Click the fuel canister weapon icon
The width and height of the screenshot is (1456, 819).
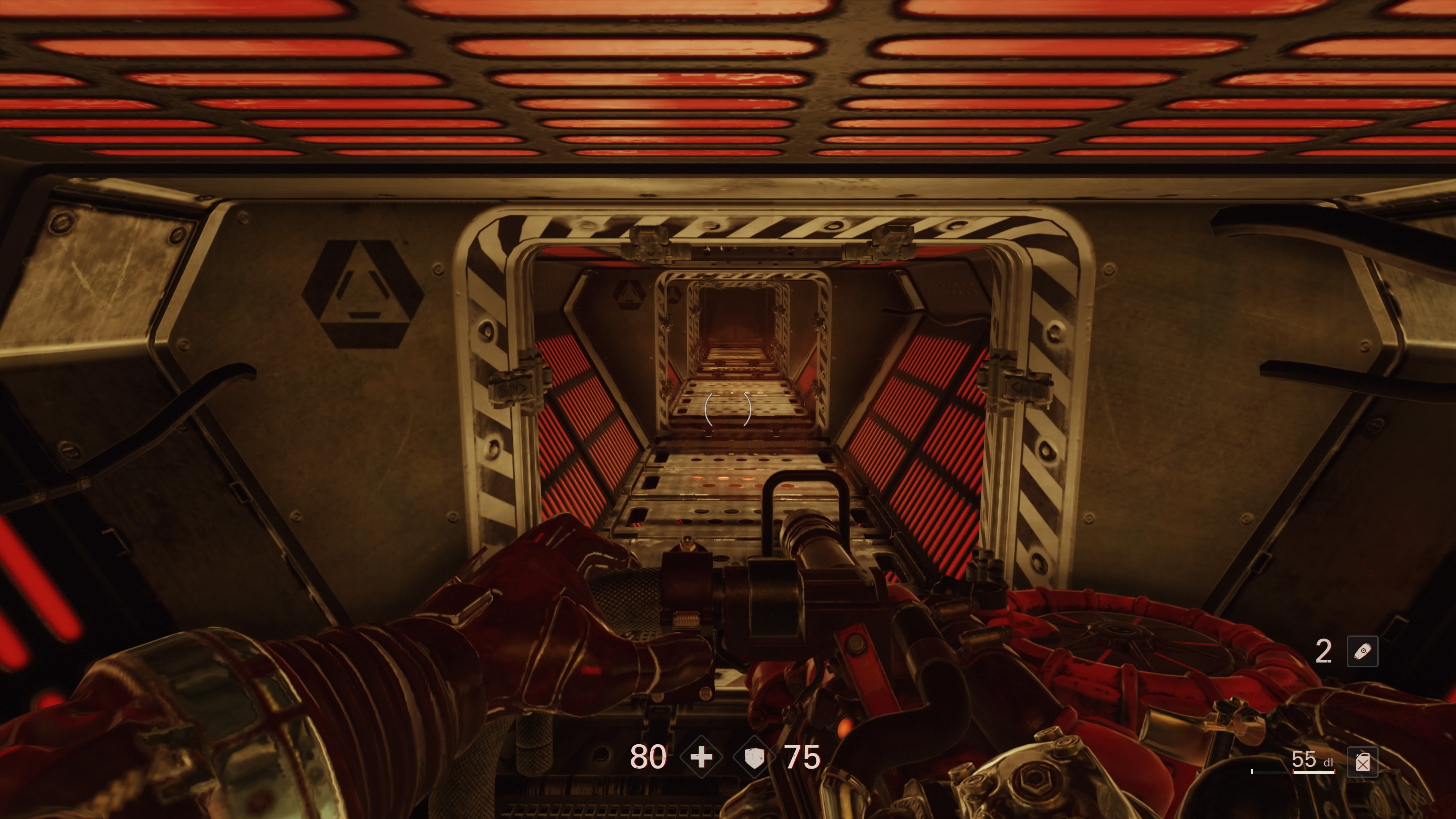(1362, 763)
